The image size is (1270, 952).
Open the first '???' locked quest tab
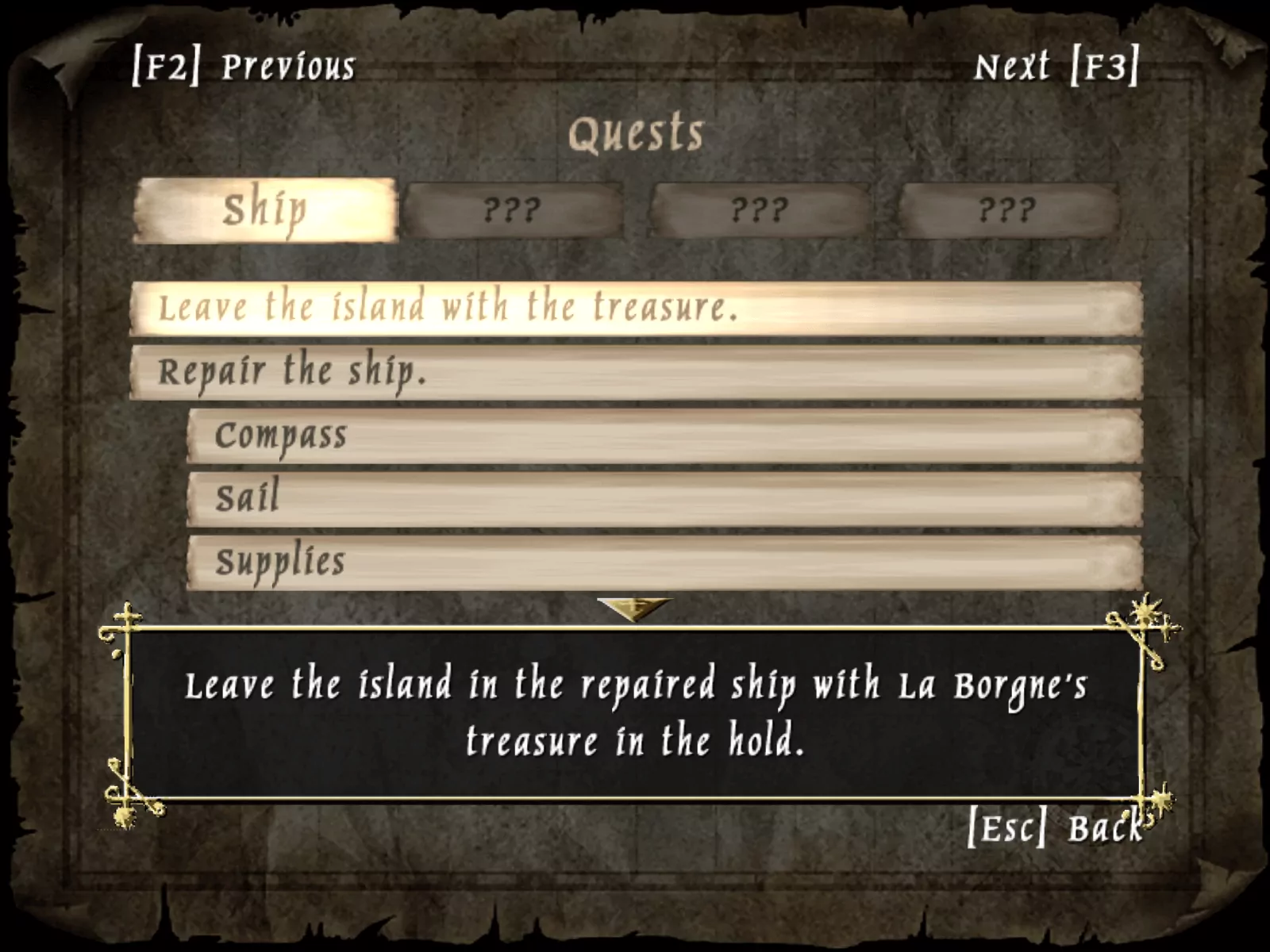tap(516, 209)
